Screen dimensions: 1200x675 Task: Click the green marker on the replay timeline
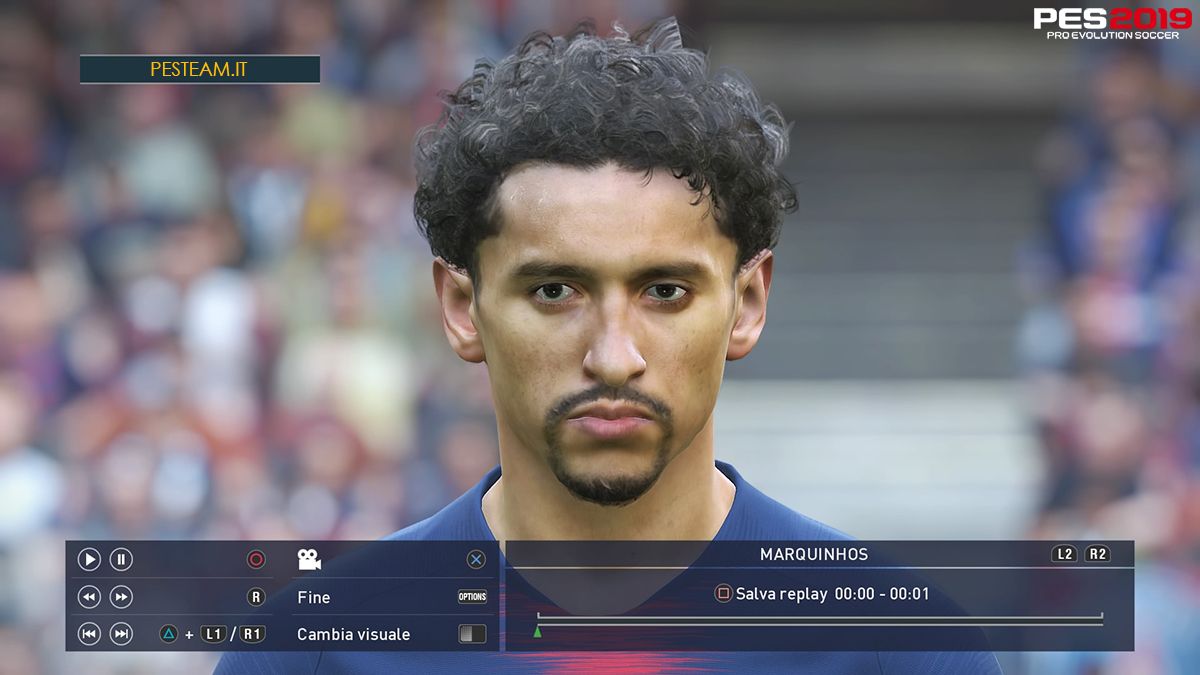pyautogui.click(x=538, y=631)
